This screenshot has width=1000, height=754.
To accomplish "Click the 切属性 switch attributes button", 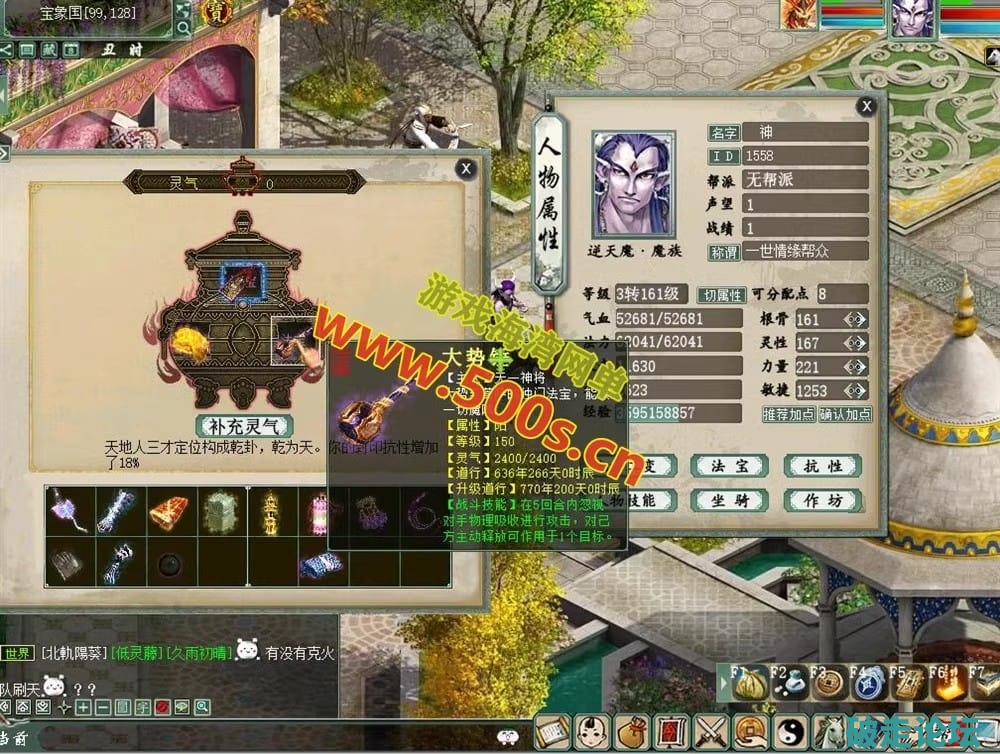I will coord(722,295).
